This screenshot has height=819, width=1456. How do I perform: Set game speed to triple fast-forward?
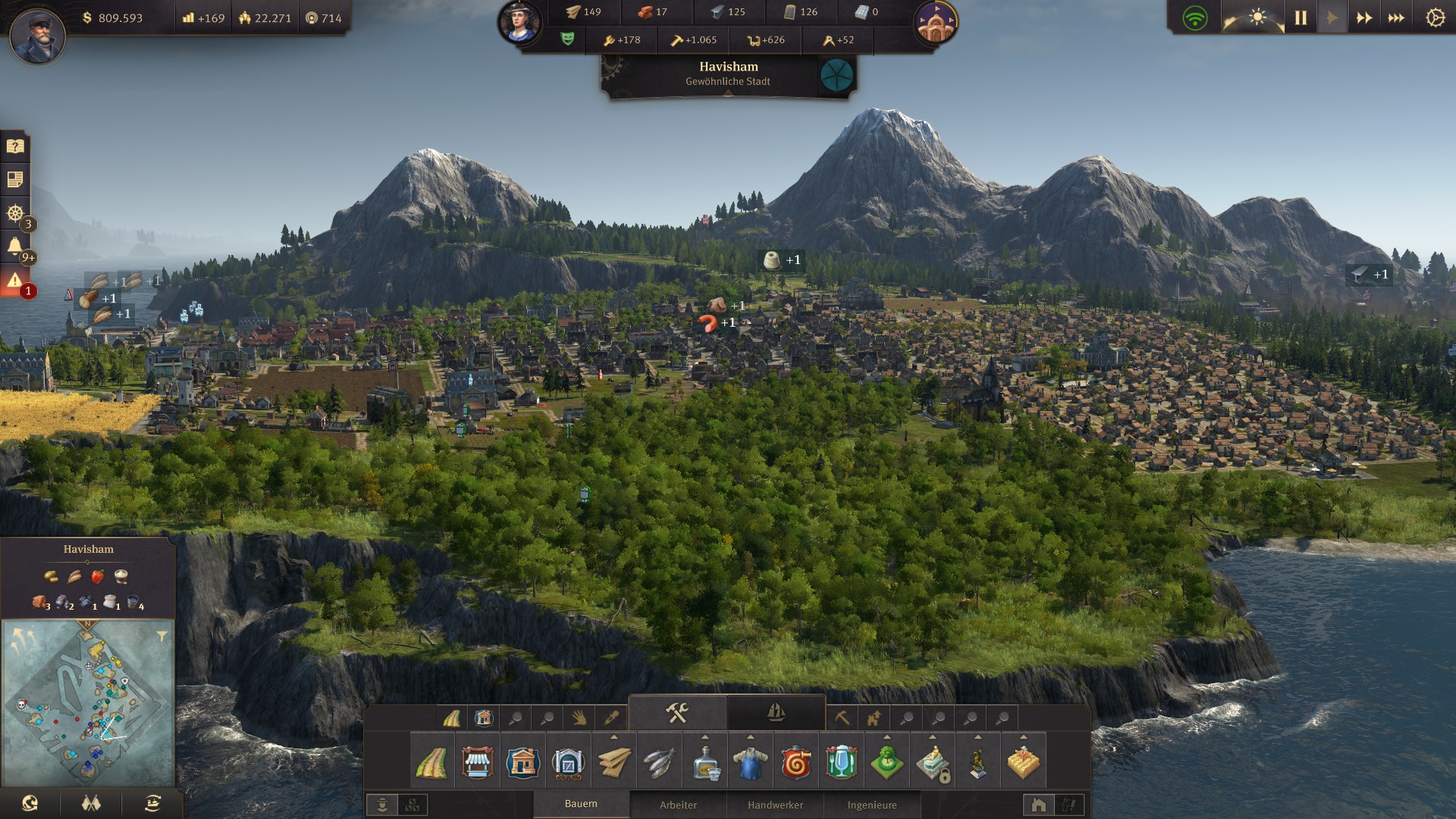tap(1396, 17)
